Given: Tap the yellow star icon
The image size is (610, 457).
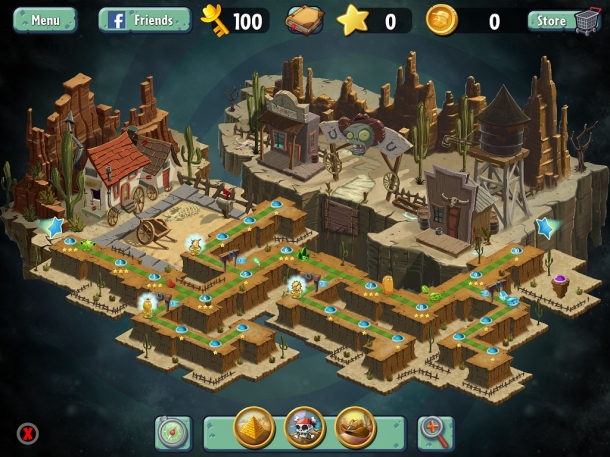Looking at the screenshot, I should click(353, 20).
